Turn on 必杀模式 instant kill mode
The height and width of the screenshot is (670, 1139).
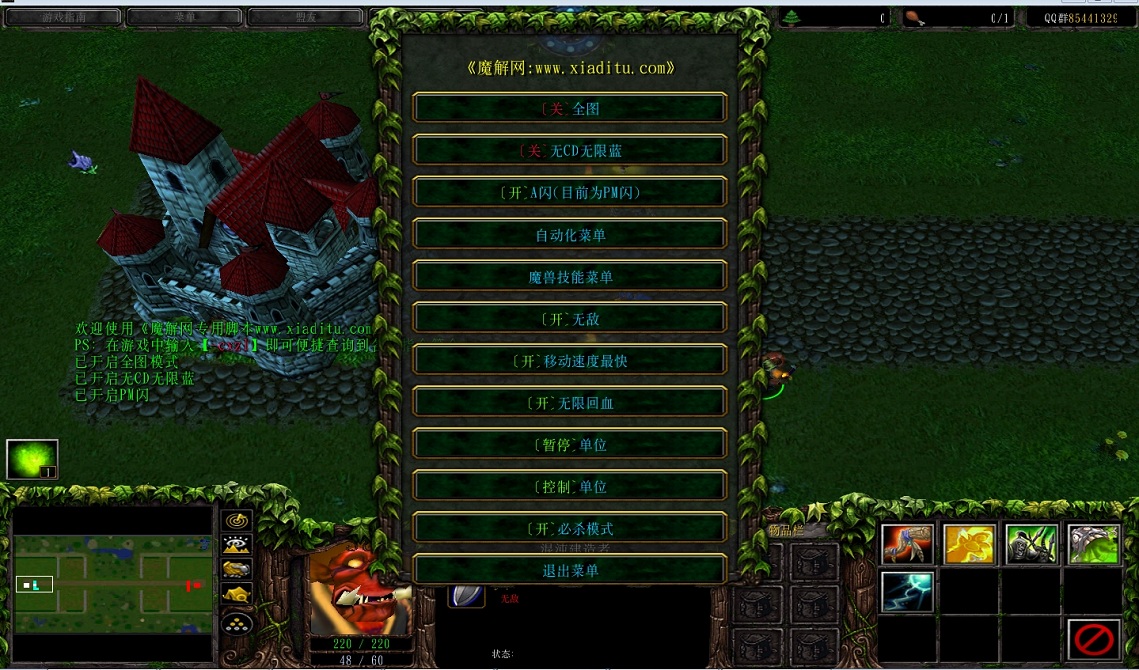[570, 529]
